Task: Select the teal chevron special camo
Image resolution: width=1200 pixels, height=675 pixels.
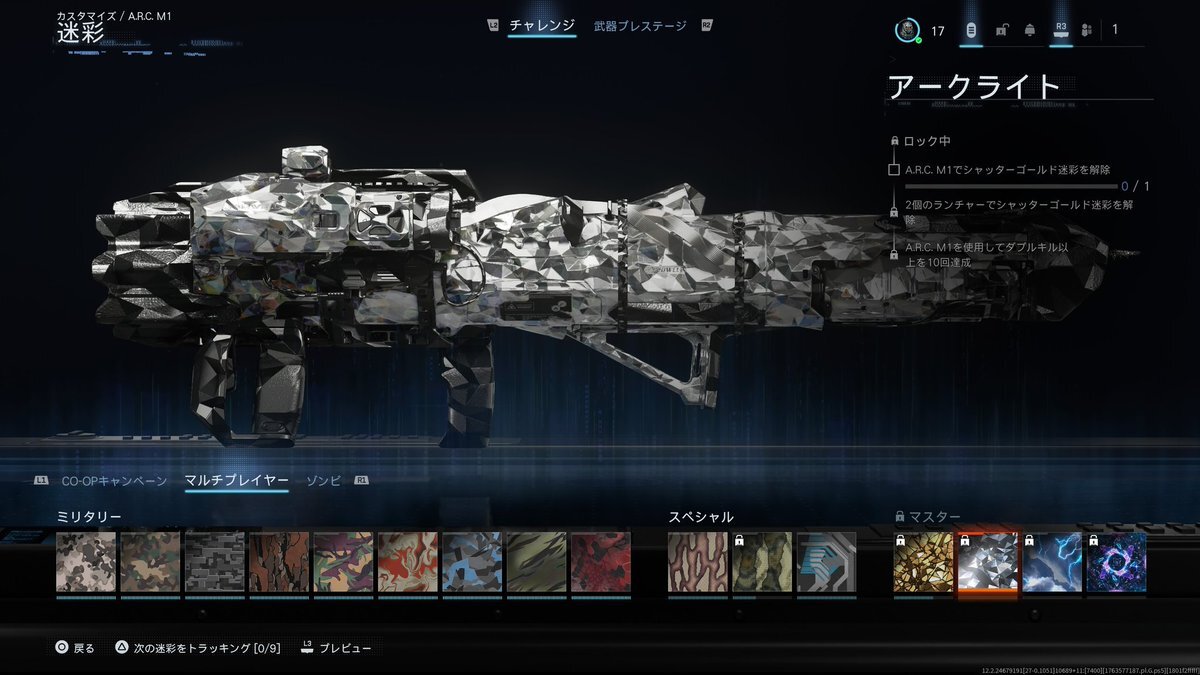Action: click(826, 562)
